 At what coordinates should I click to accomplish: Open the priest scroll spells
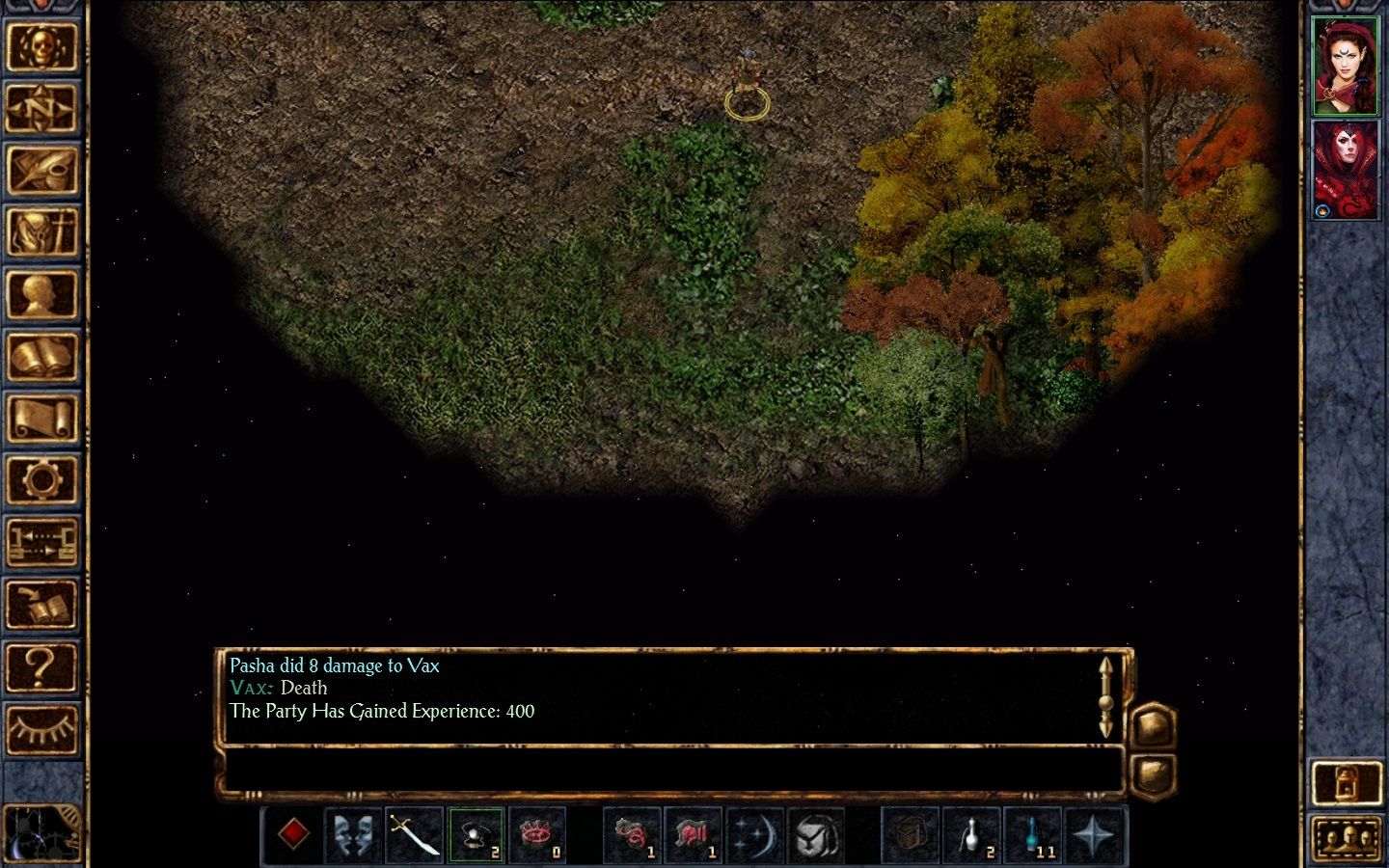(x=43, y=417)
